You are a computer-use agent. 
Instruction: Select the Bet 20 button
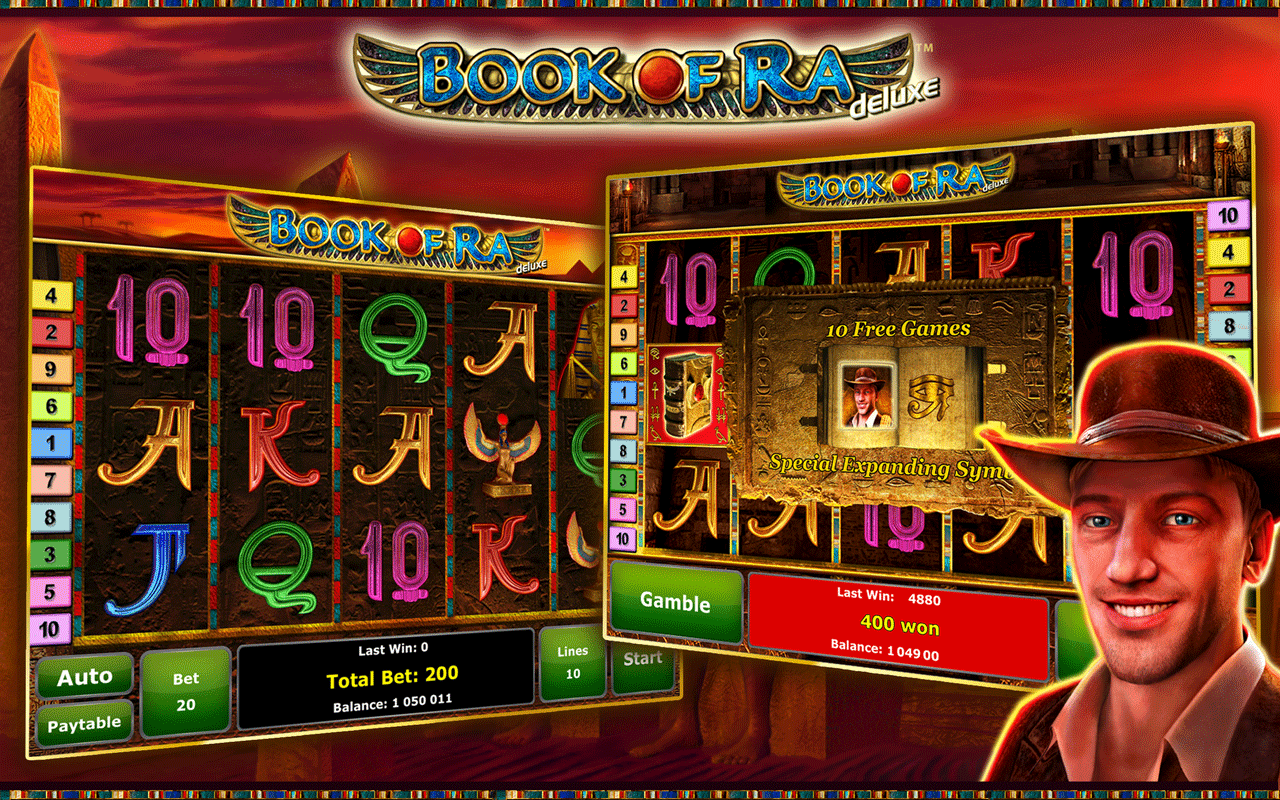186,691
